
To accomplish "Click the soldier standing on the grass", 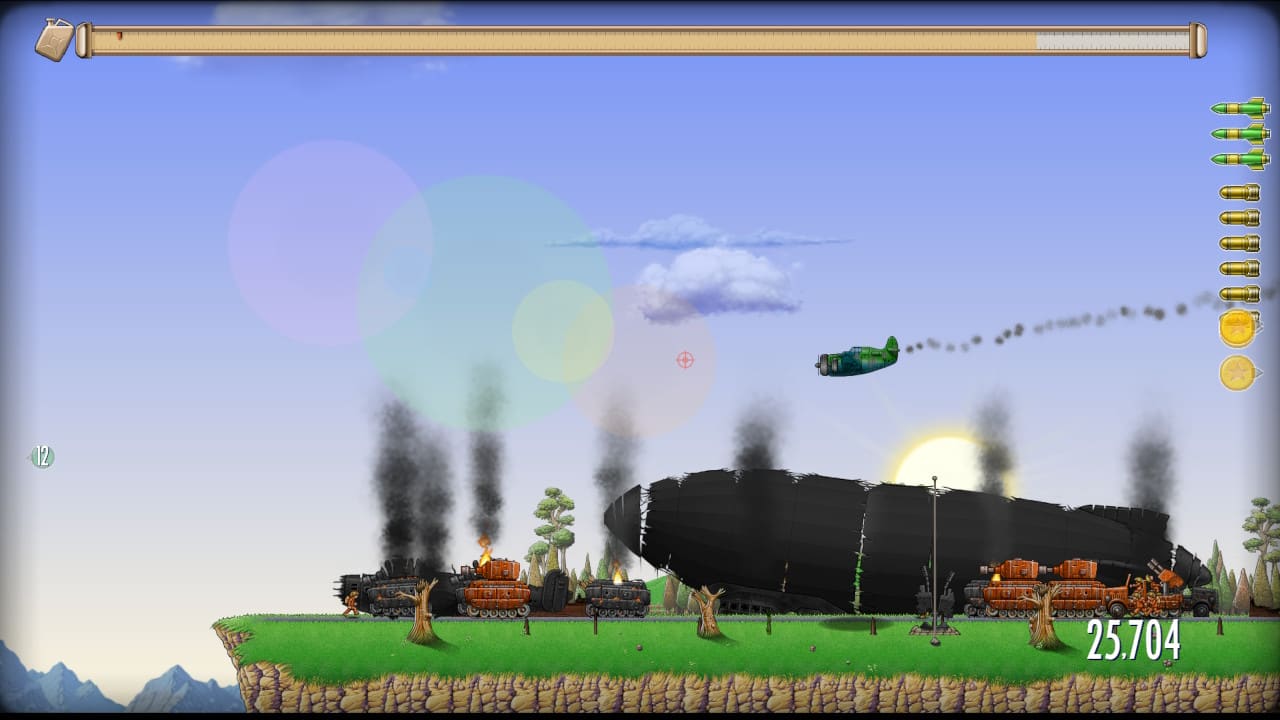I will pos(352,603).
